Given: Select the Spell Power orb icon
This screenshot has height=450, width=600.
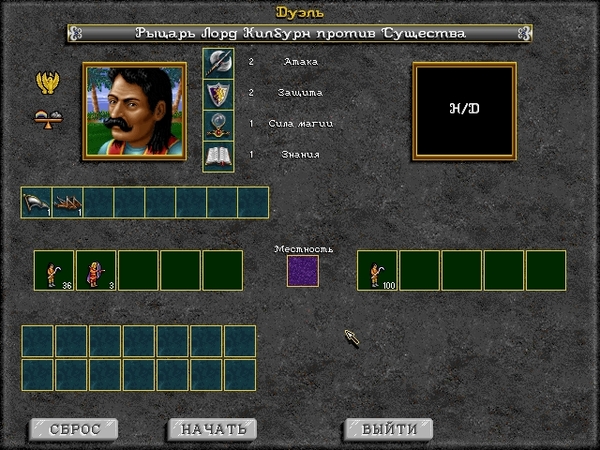Looking at the screenshot, I should pyautogui.click(x=218, y=125).
